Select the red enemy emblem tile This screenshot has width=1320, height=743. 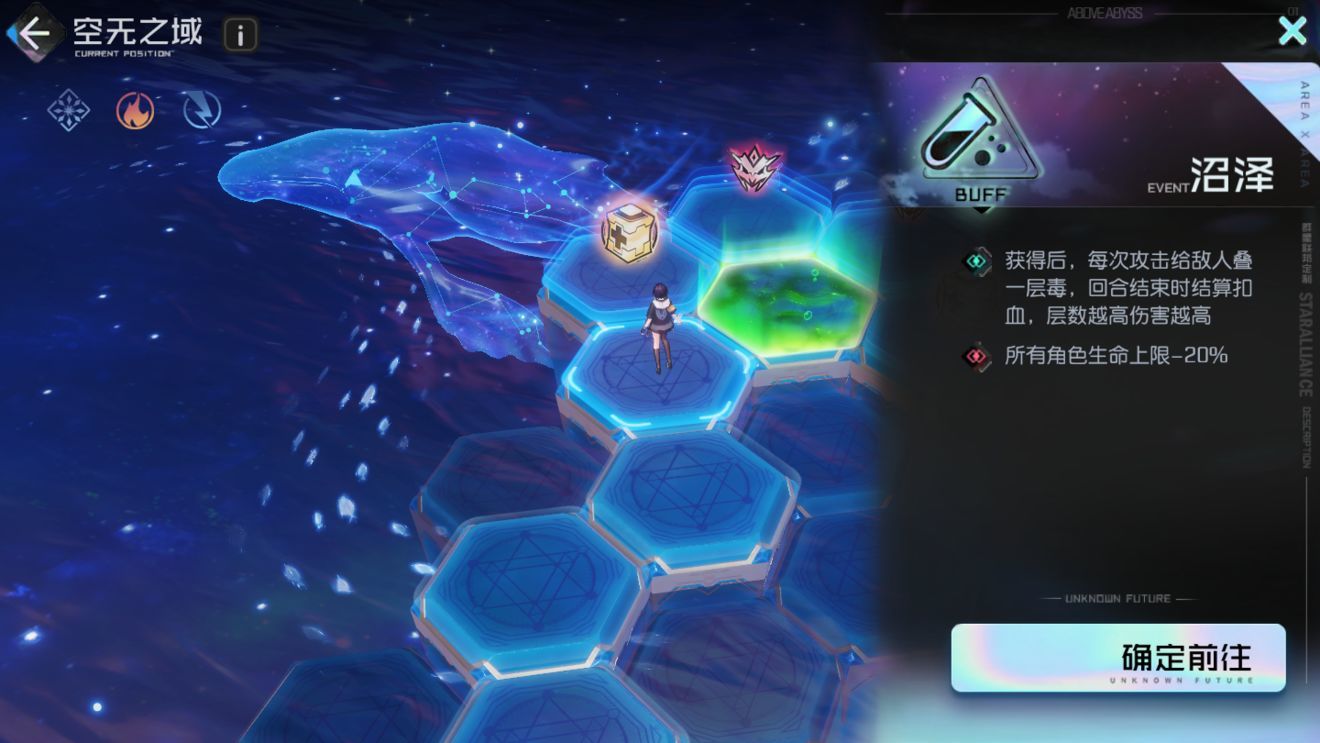(755, 168)
